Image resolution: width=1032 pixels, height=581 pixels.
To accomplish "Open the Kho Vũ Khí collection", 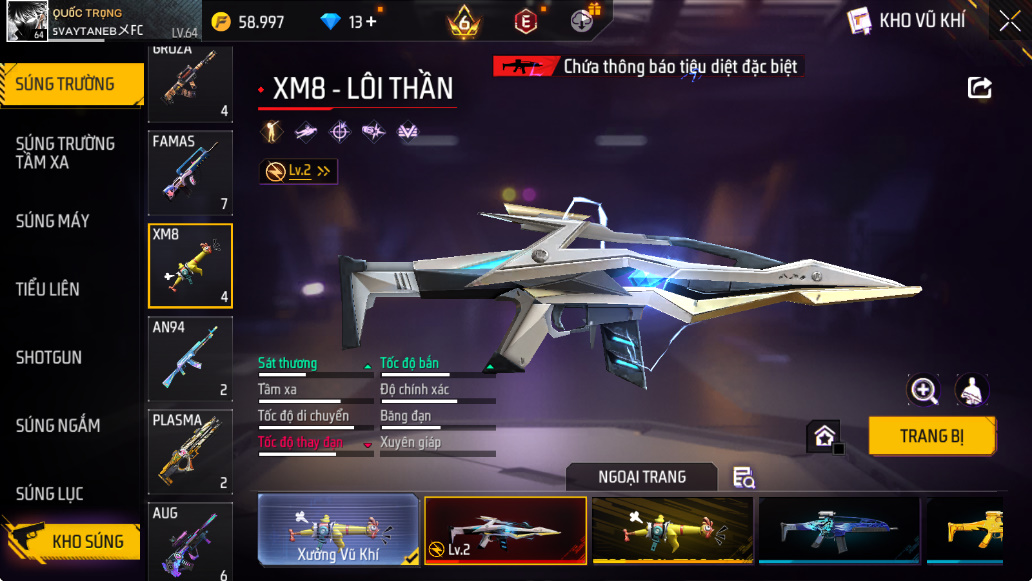I will click(906, 21).
